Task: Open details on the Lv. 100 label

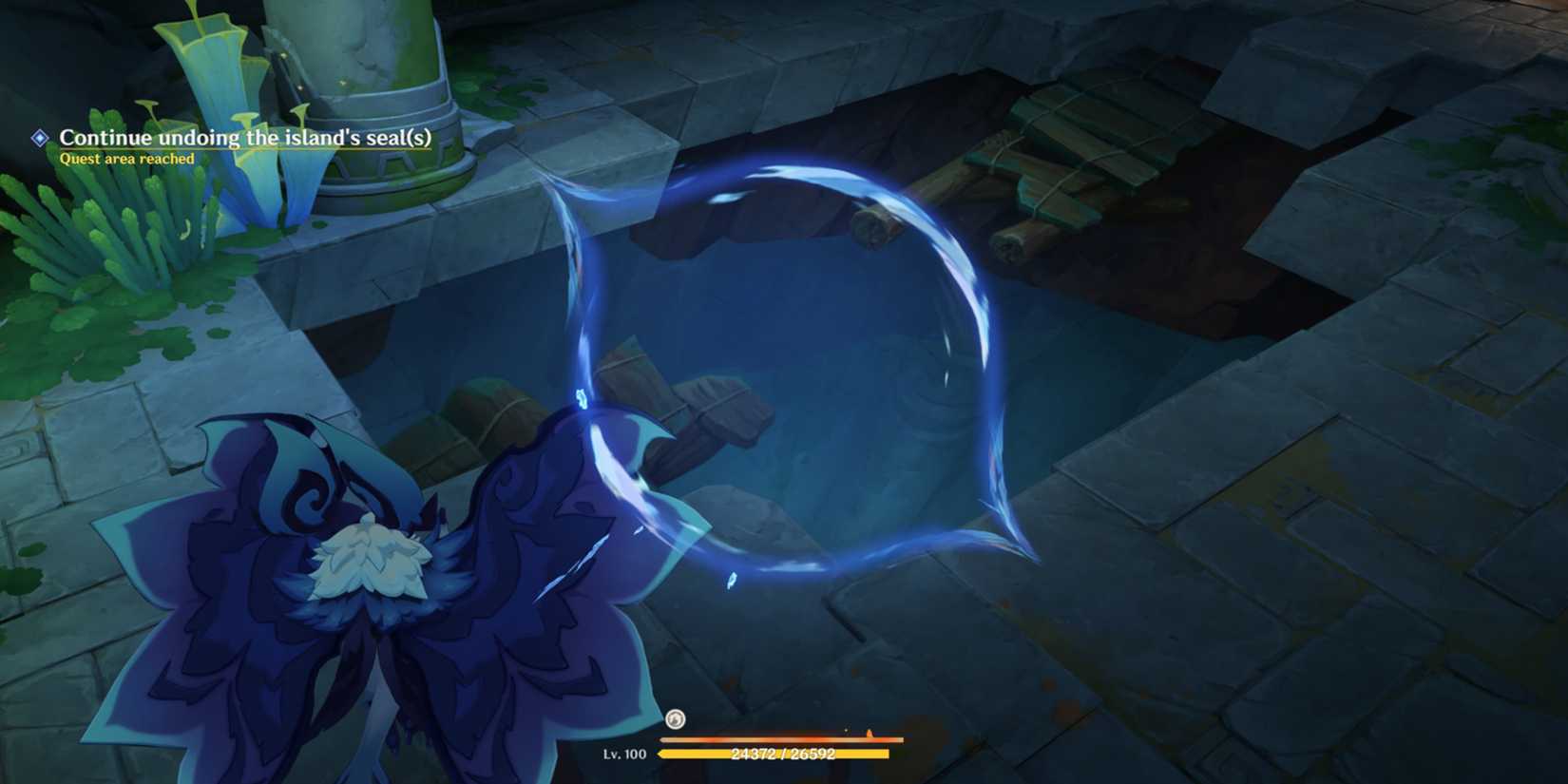Action: click(624, 755)
